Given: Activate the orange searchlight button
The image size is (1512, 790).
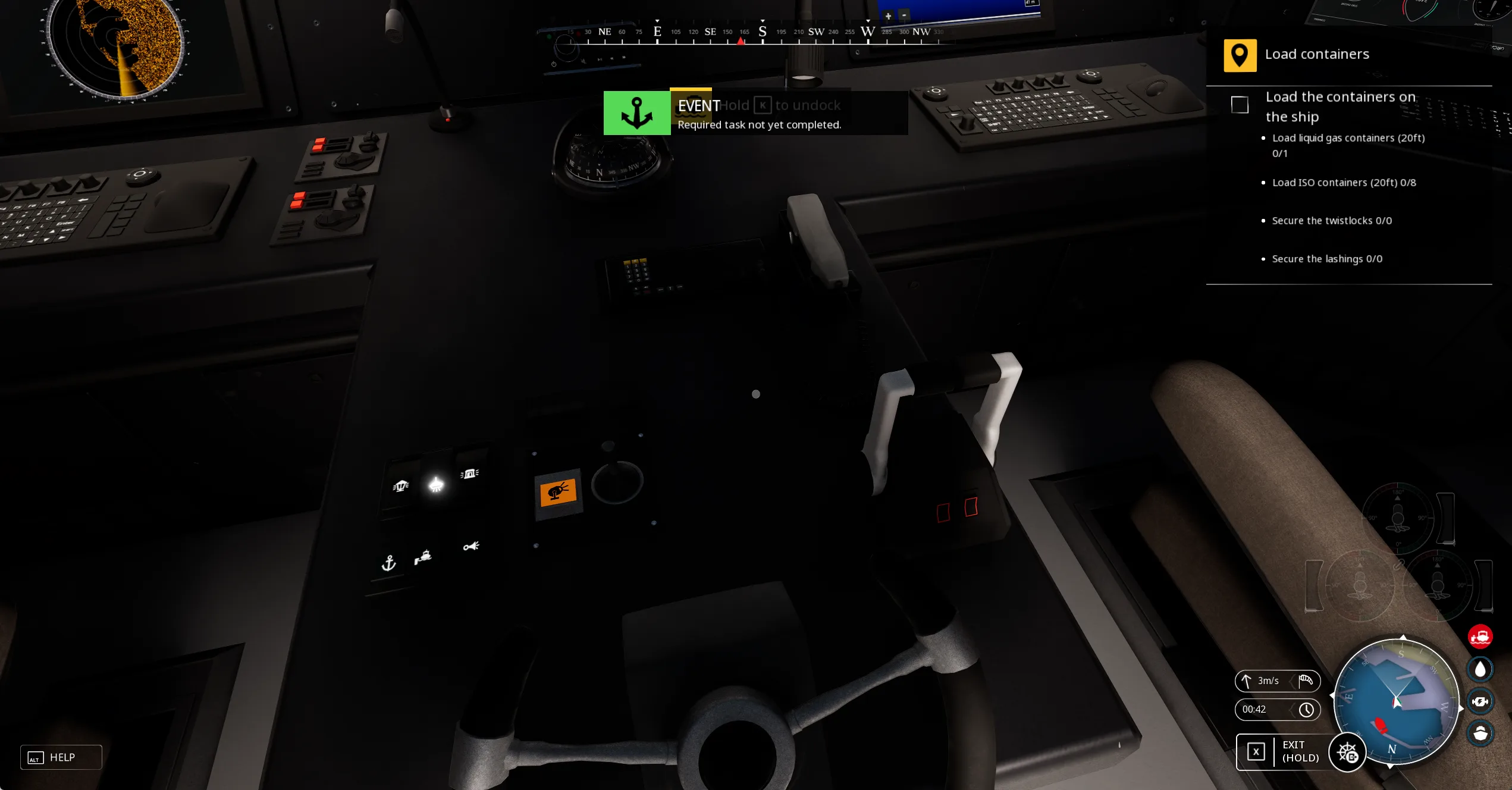Looking at the screenshot, I should pyautogui.click(x=558, y=493).
